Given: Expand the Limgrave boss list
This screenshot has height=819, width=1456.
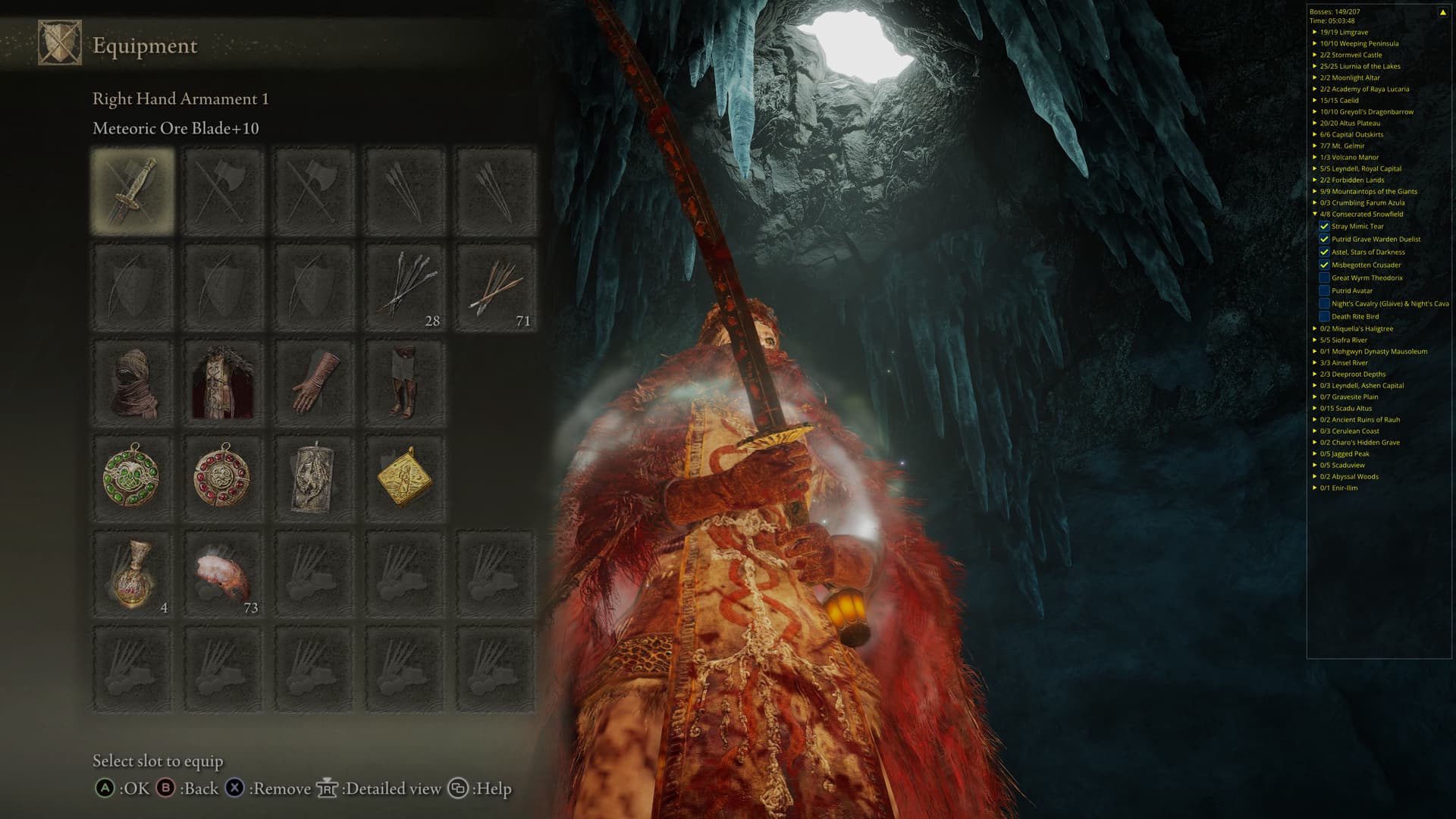Looking at the screenshot, I should 1315,32.
